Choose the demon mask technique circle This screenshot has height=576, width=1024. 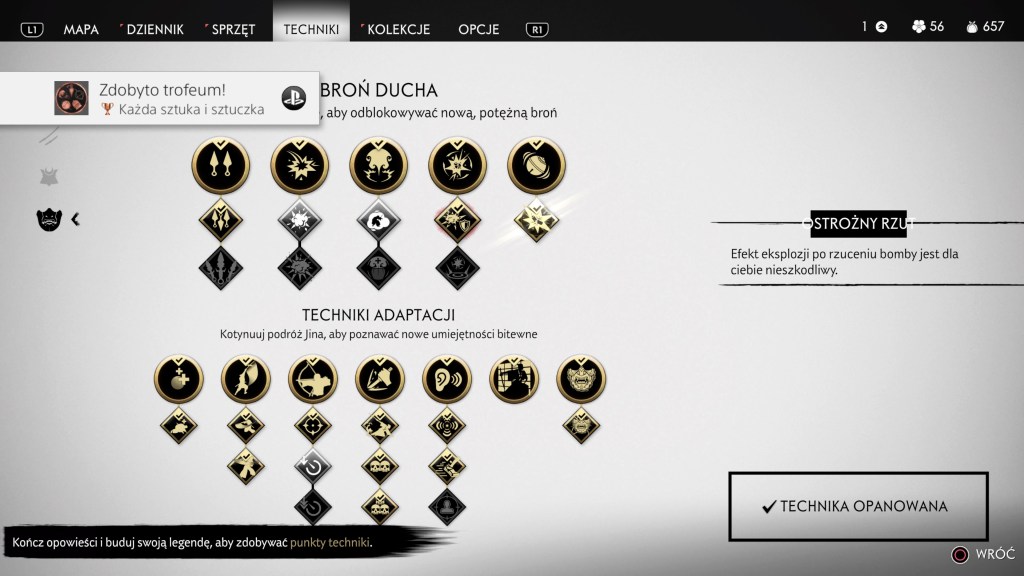pos(581,380)
